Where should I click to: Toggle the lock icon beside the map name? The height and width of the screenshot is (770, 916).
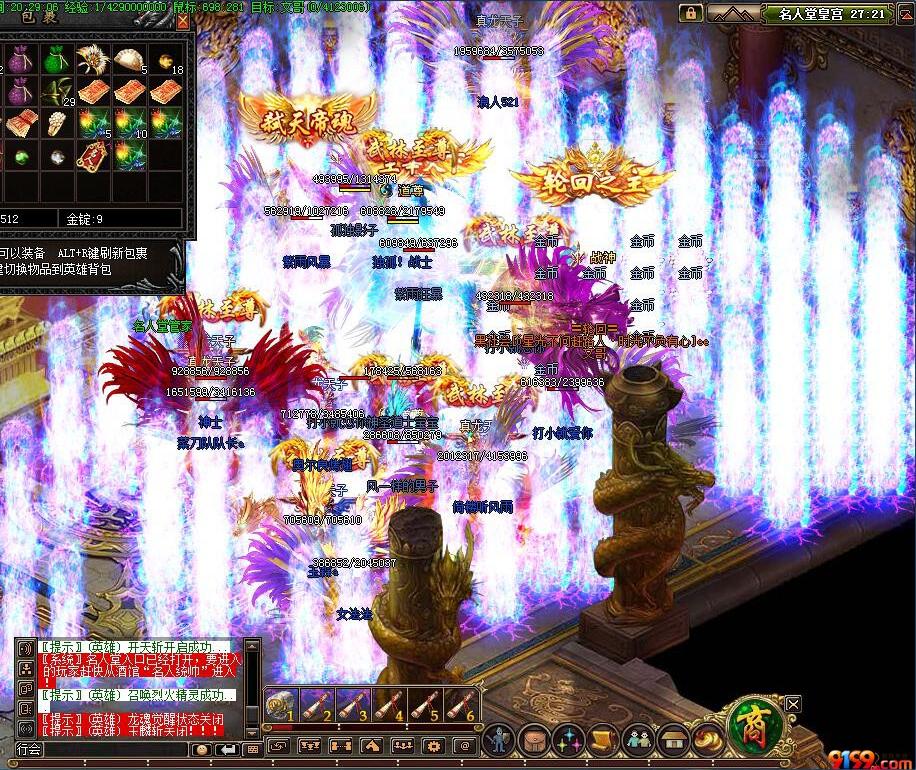pyautogui.click(x=690, y=13)
